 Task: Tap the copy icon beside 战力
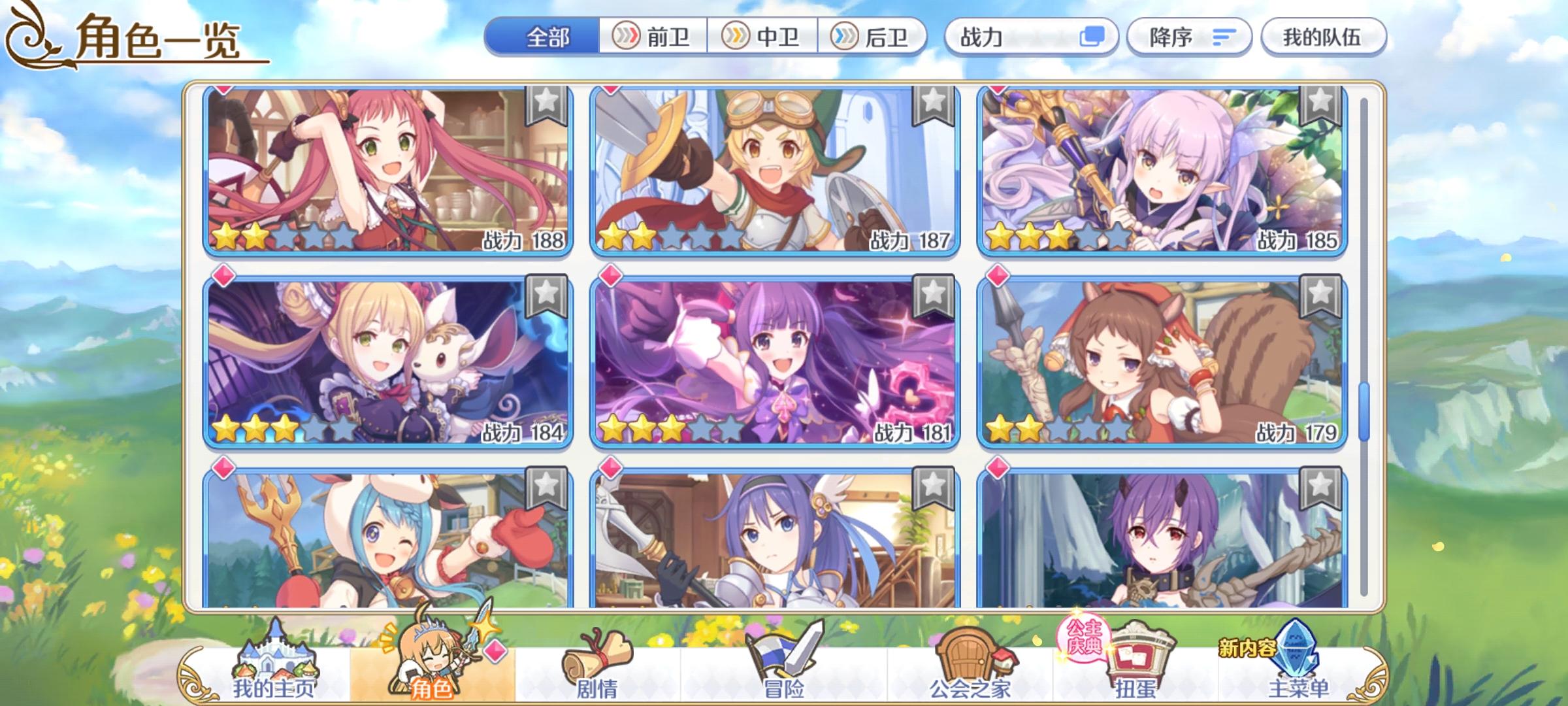point(1094,37)
